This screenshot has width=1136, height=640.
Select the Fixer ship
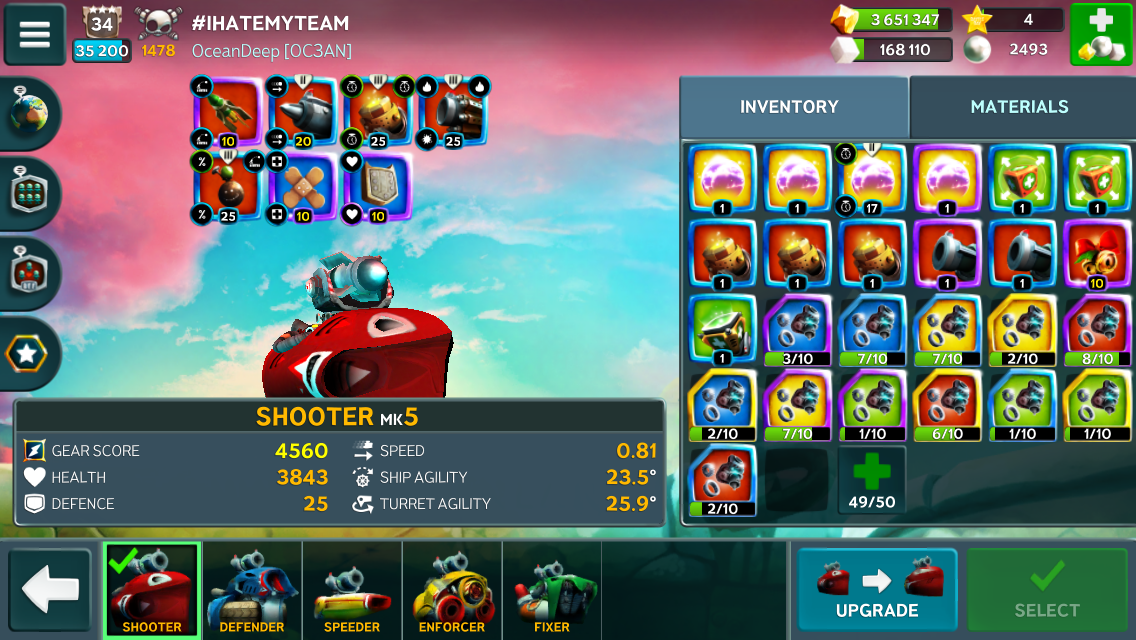pyautogui.click(x=552, y=590)
